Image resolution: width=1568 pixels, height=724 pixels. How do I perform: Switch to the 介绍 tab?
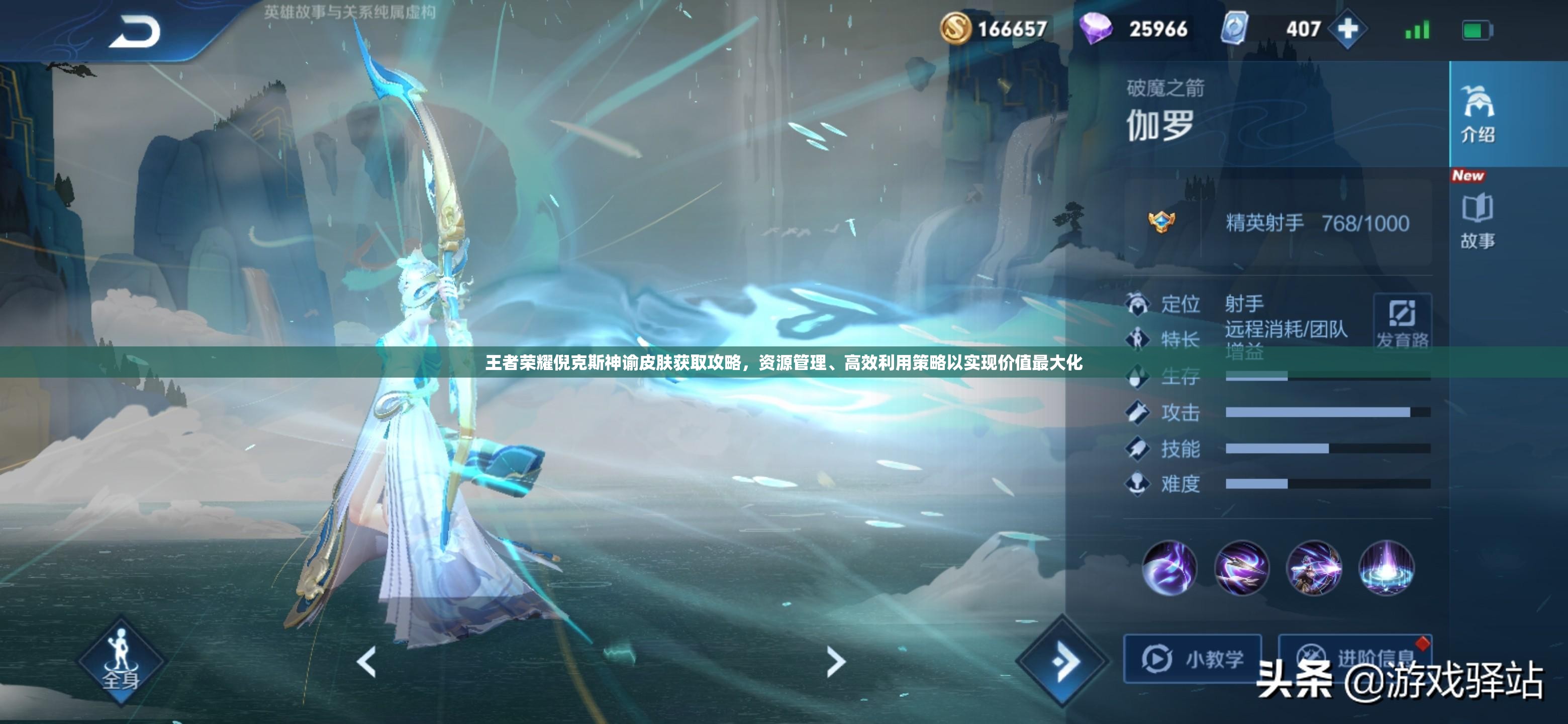[x=1478, y=114]
